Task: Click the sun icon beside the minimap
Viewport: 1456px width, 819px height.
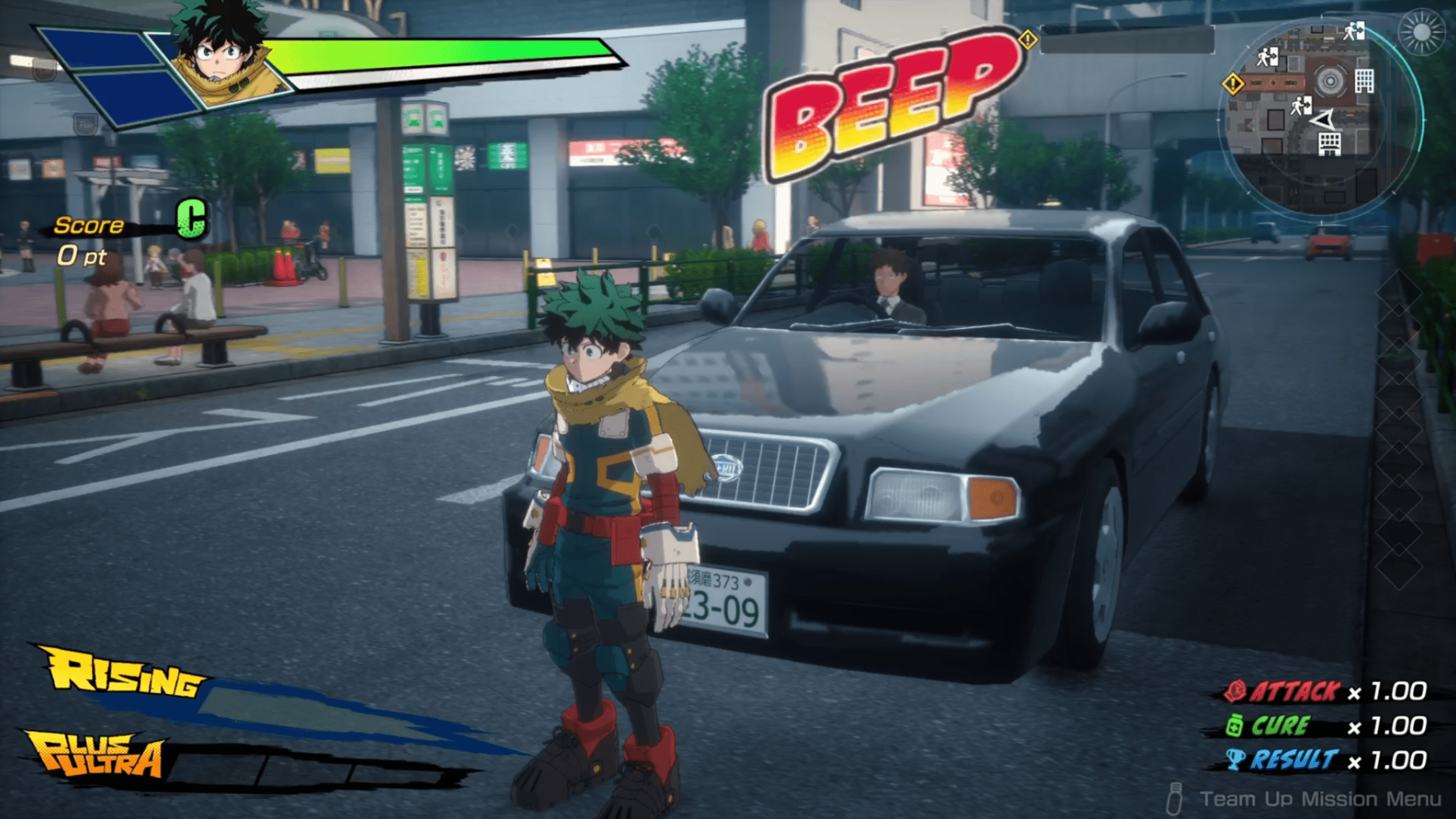Action: pyautogui.click(x=1422, y=32)
